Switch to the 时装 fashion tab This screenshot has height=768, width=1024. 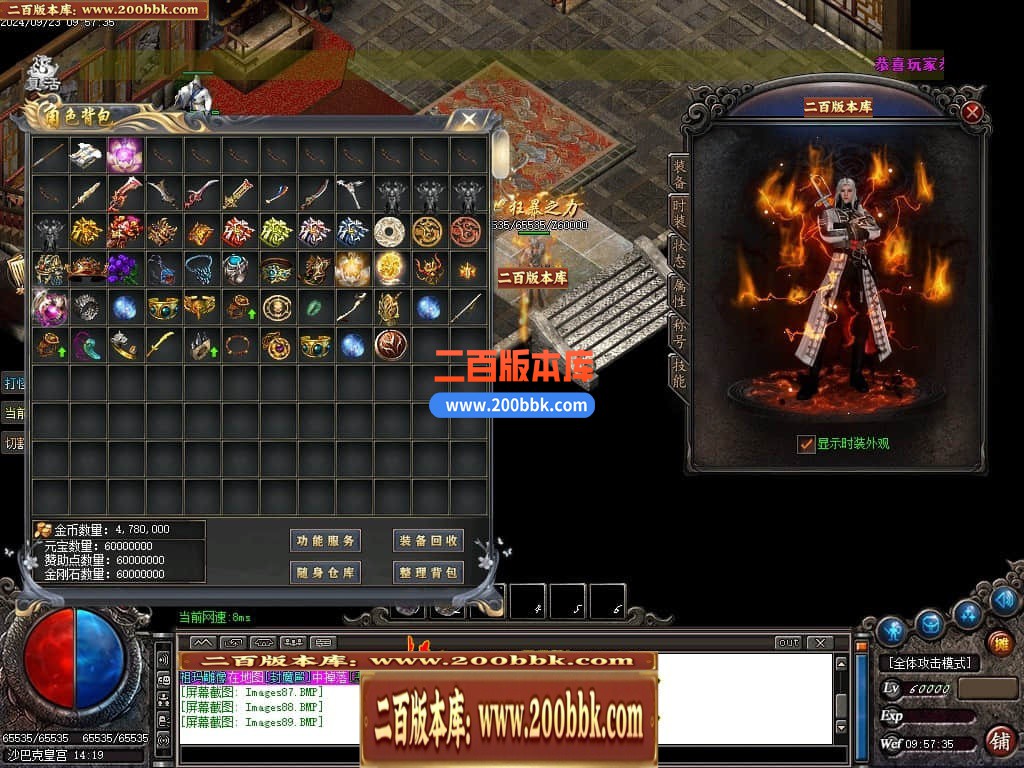click(679, 213)
